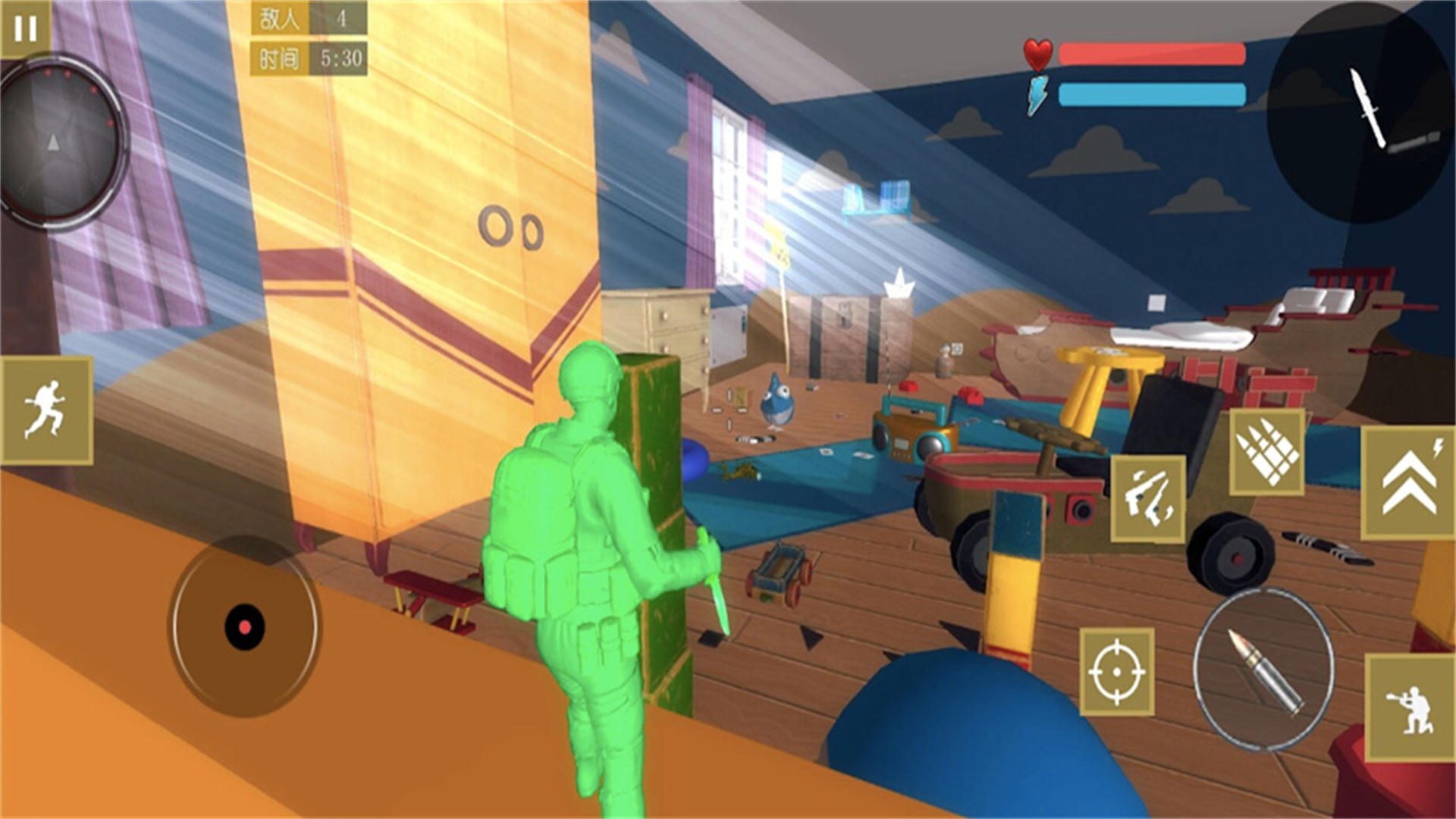Tap the red dot at the joystick center
This screenshot has width=1456, height=819.
click(x=244, y=626)
